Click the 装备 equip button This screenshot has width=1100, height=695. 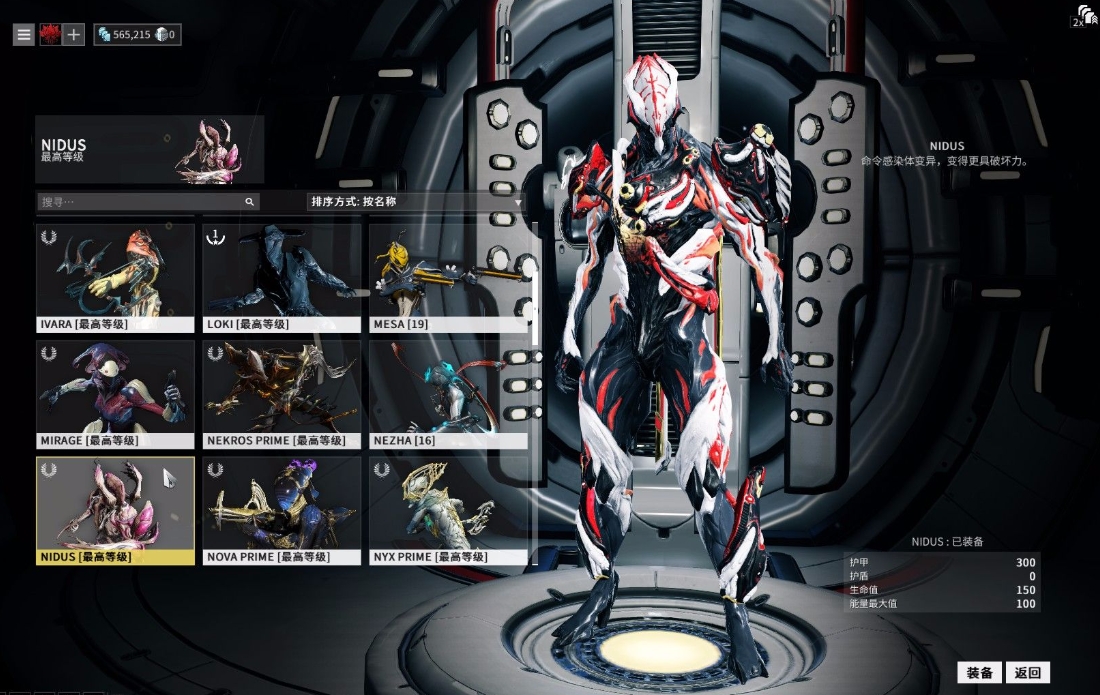tap(980, 673)
